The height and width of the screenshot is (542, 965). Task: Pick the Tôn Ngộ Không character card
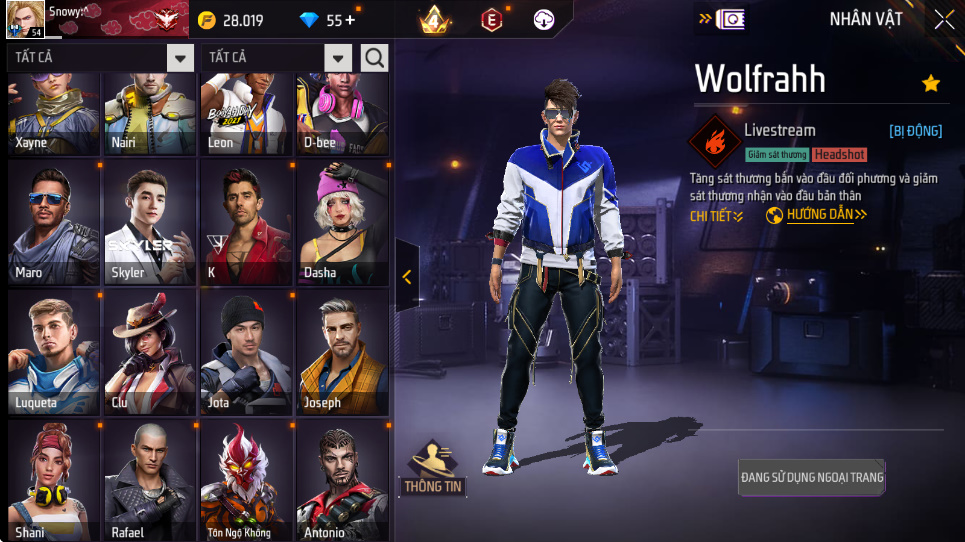coord(246,481)
